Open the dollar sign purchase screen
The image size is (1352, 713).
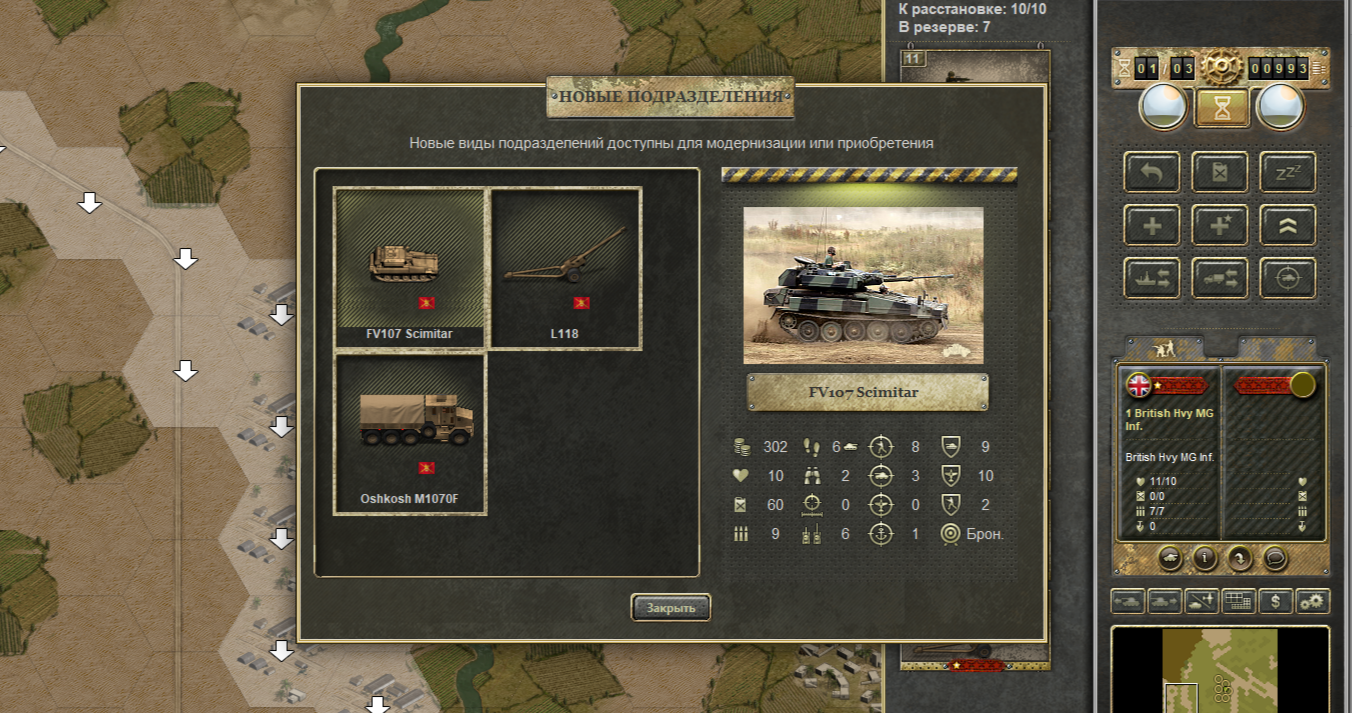1275,601
